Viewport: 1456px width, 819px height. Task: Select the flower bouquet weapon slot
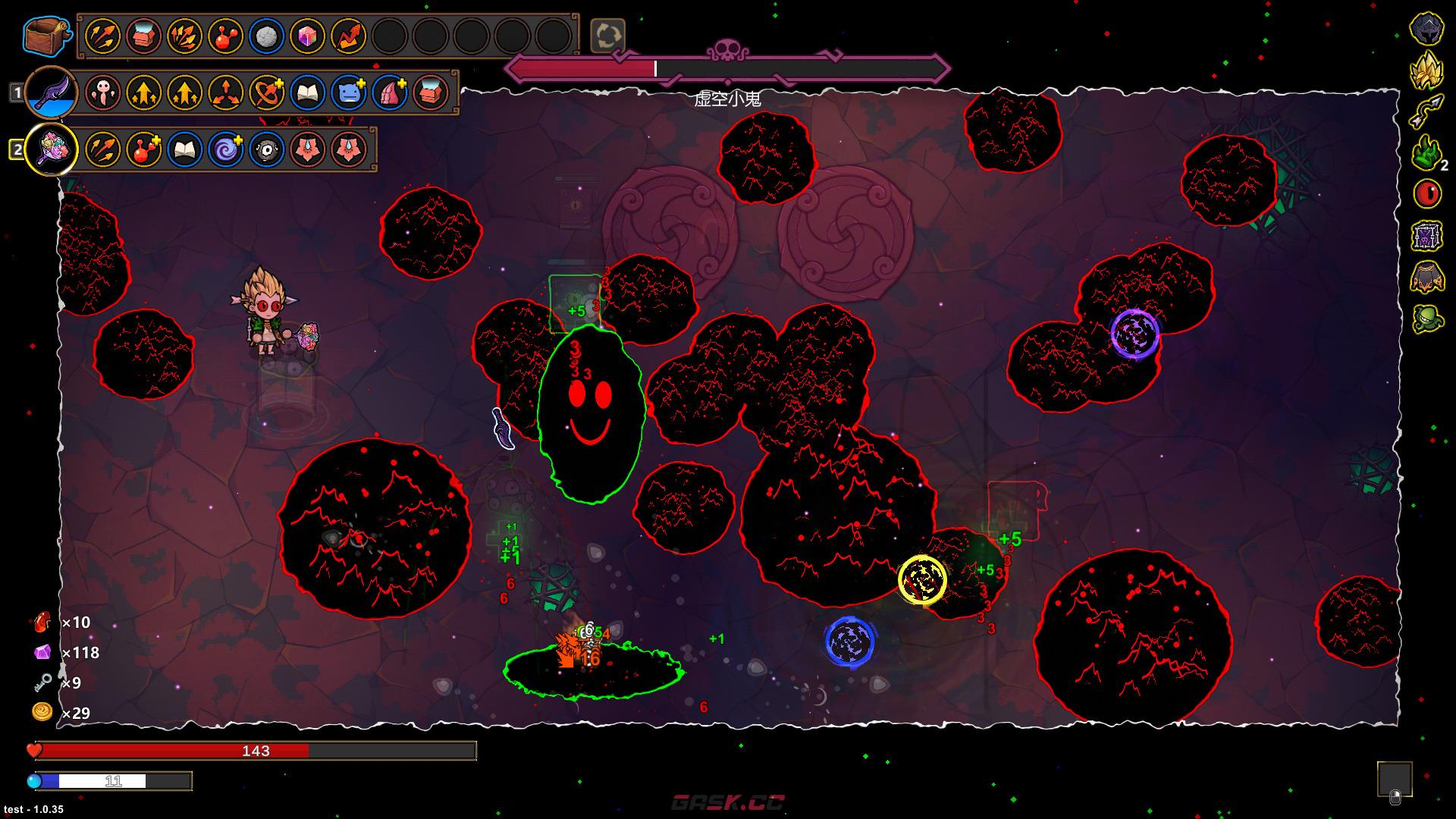(x=52, y=149)
